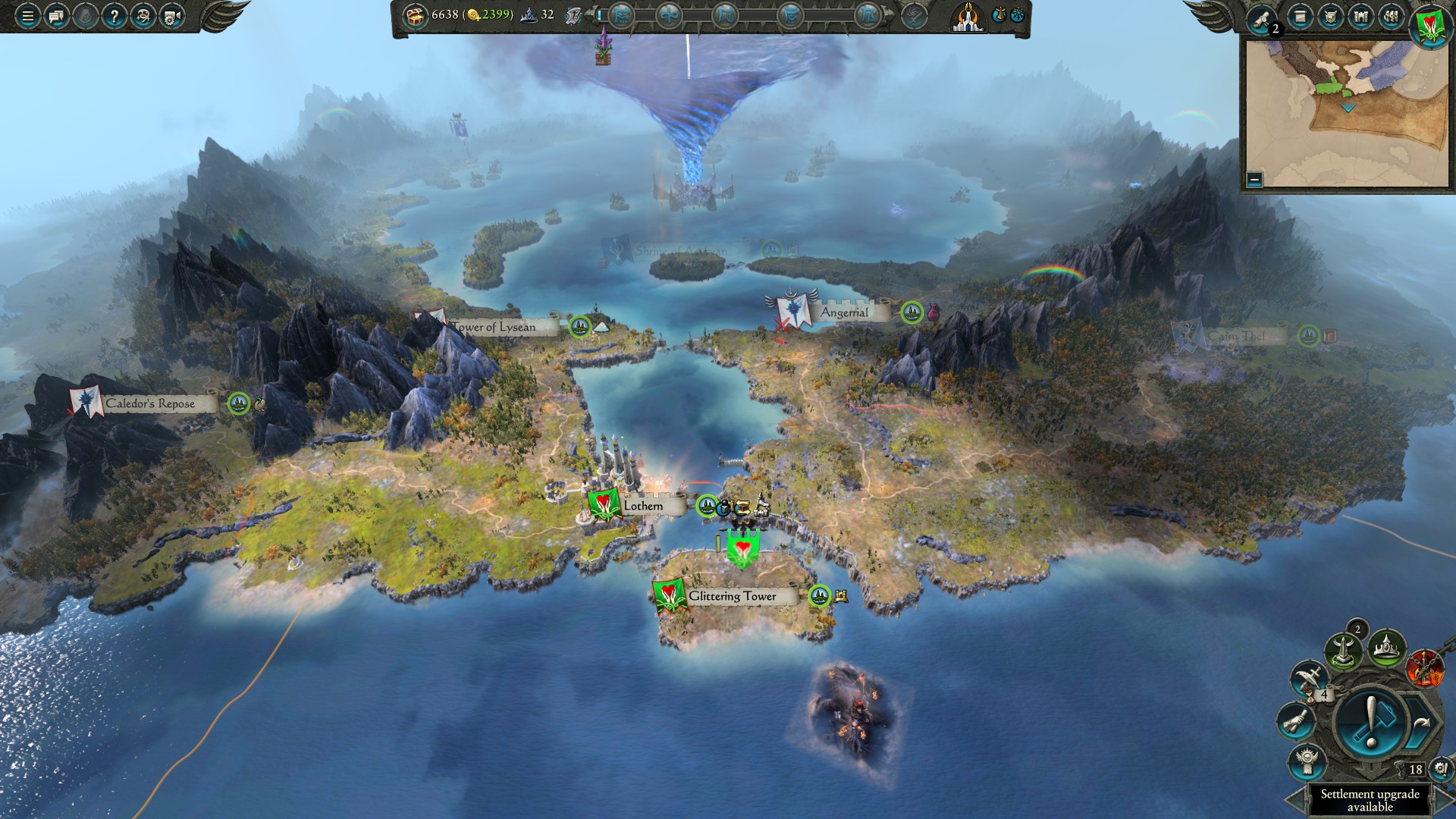Collapse the minimap with the minus button

pos(1254,180)
